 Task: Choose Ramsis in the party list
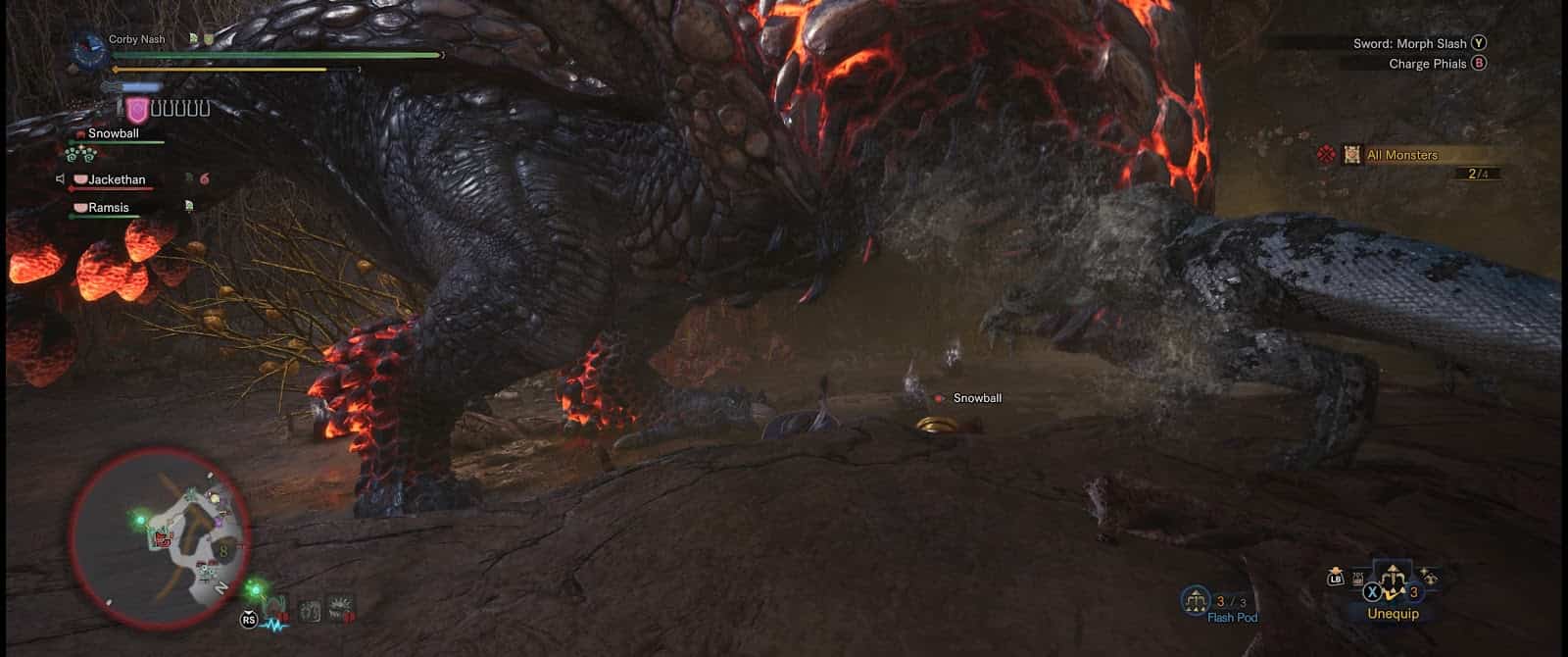109,208
